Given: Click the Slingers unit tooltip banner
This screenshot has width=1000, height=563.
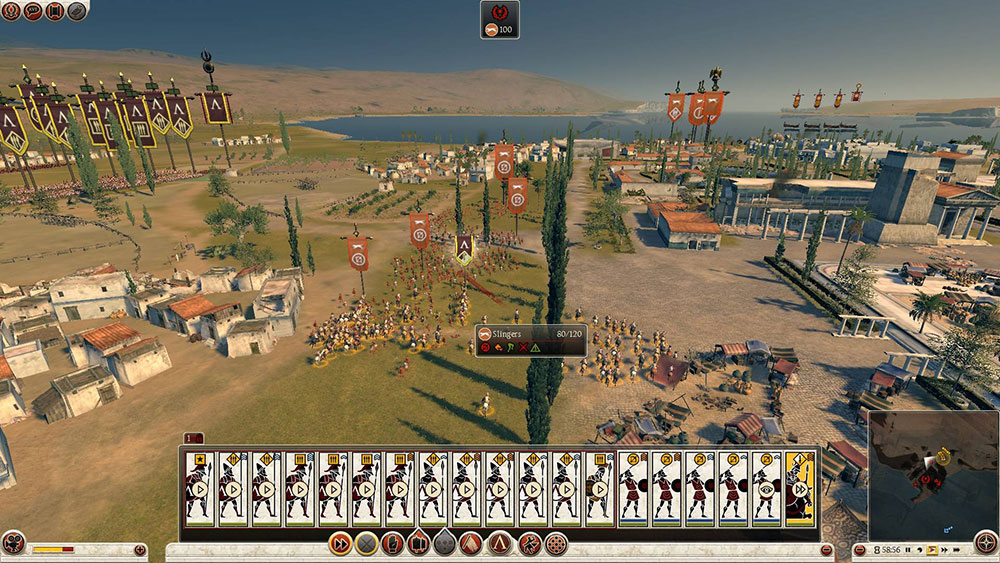Looking at the screenshot, I should pos(530,341).
